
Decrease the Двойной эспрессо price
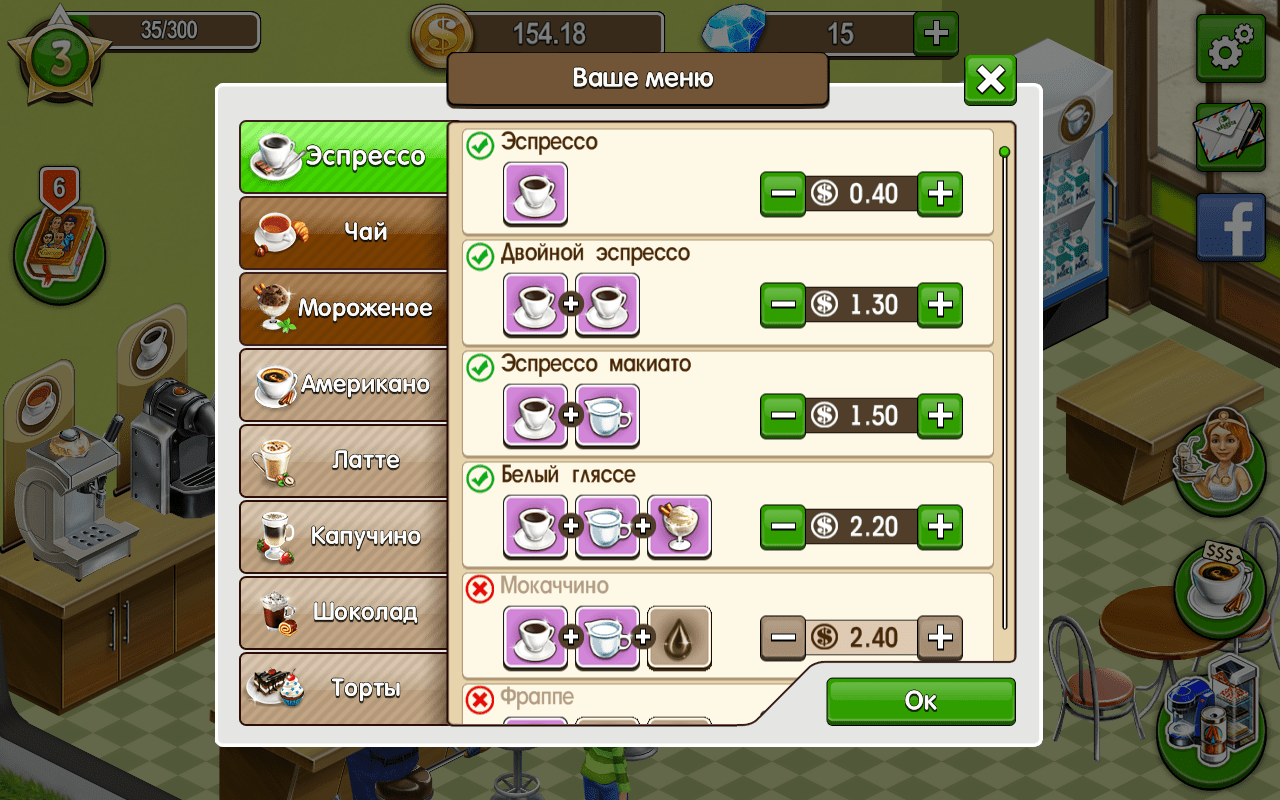click(x=783, y=305)
